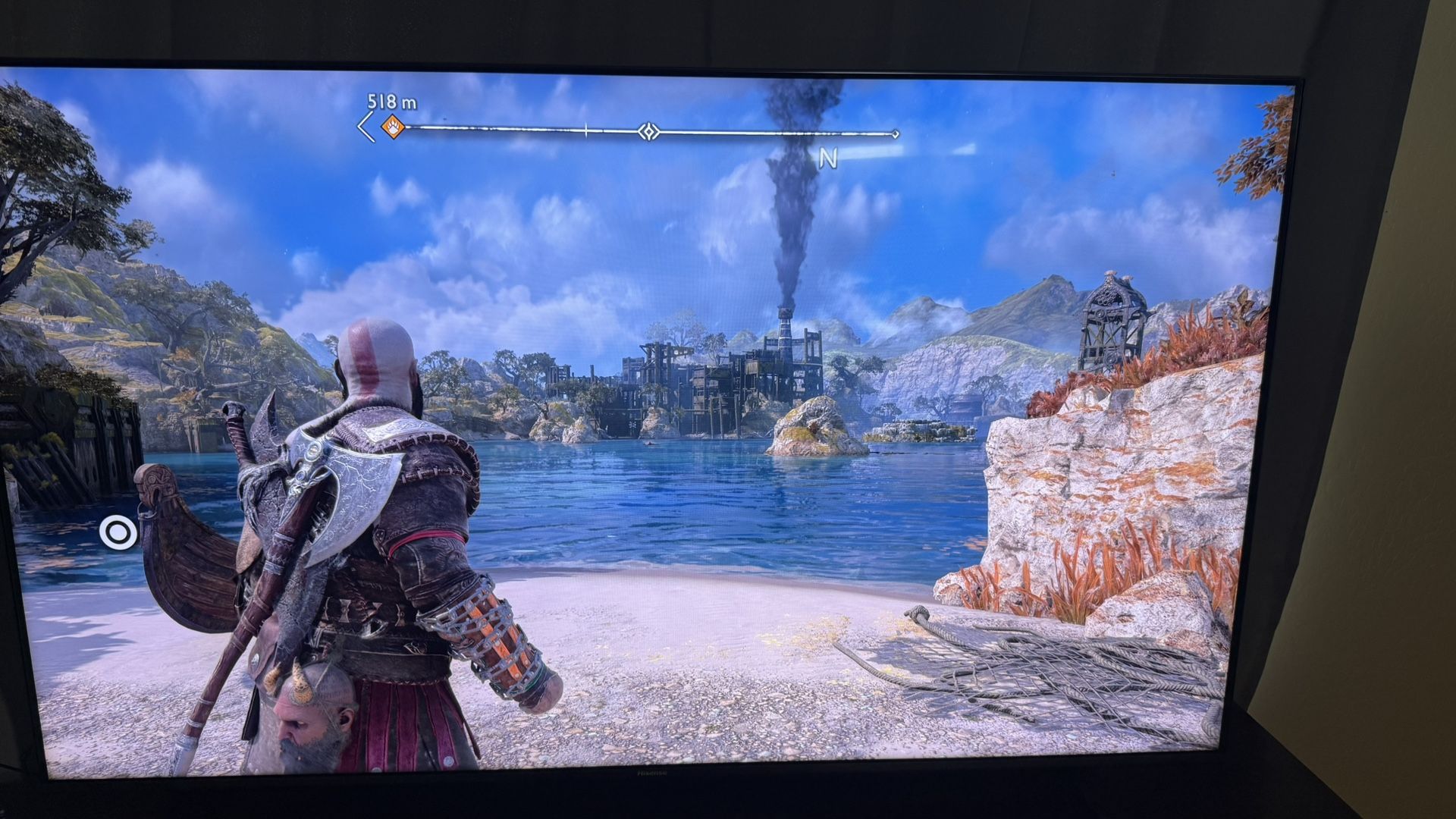
Task: Select the orange flame objective marker on compass
Action: 391,127
